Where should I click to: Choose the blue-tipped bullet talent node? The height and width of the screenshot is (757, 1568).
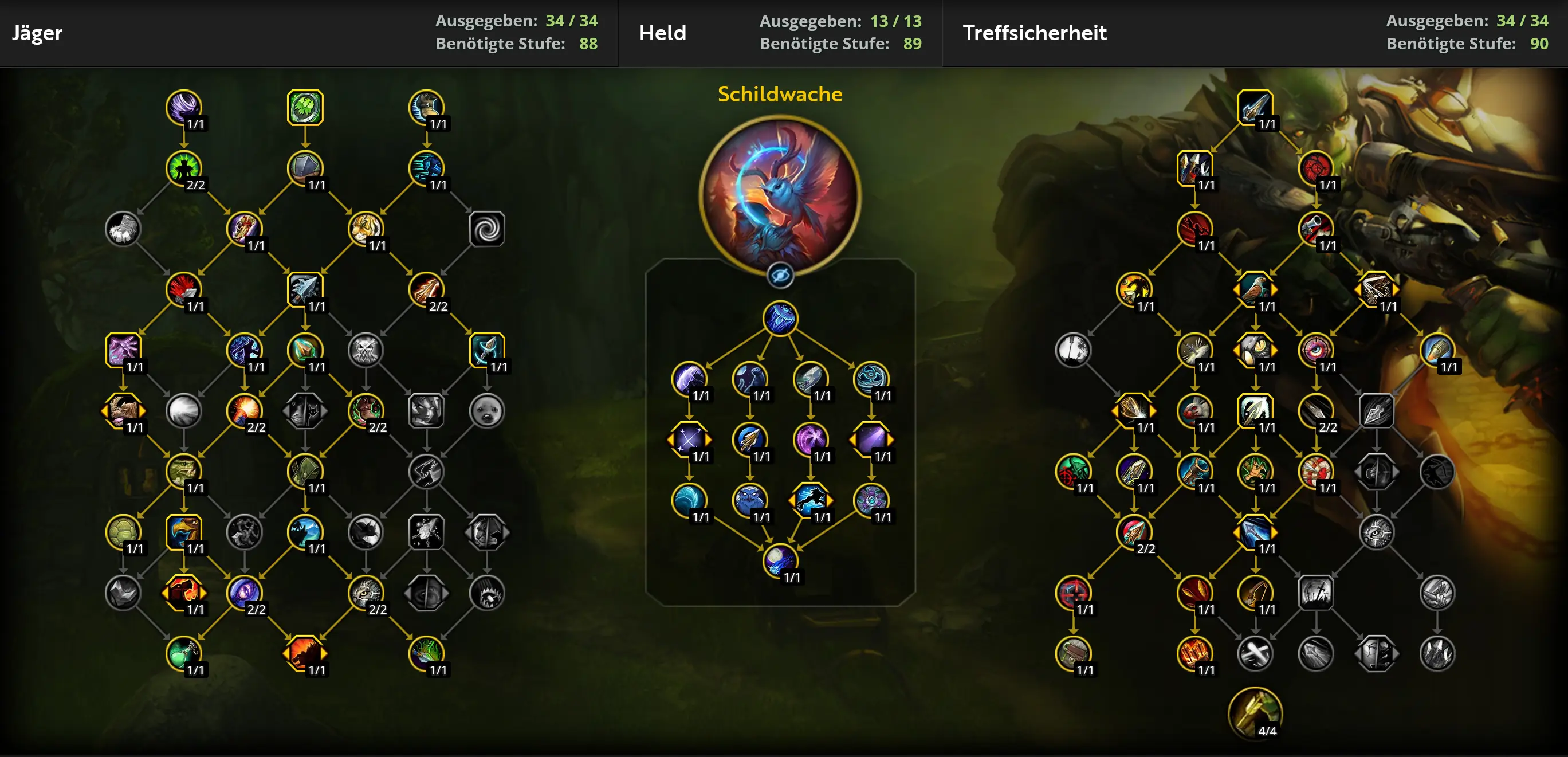click(x=1437, y=350)
